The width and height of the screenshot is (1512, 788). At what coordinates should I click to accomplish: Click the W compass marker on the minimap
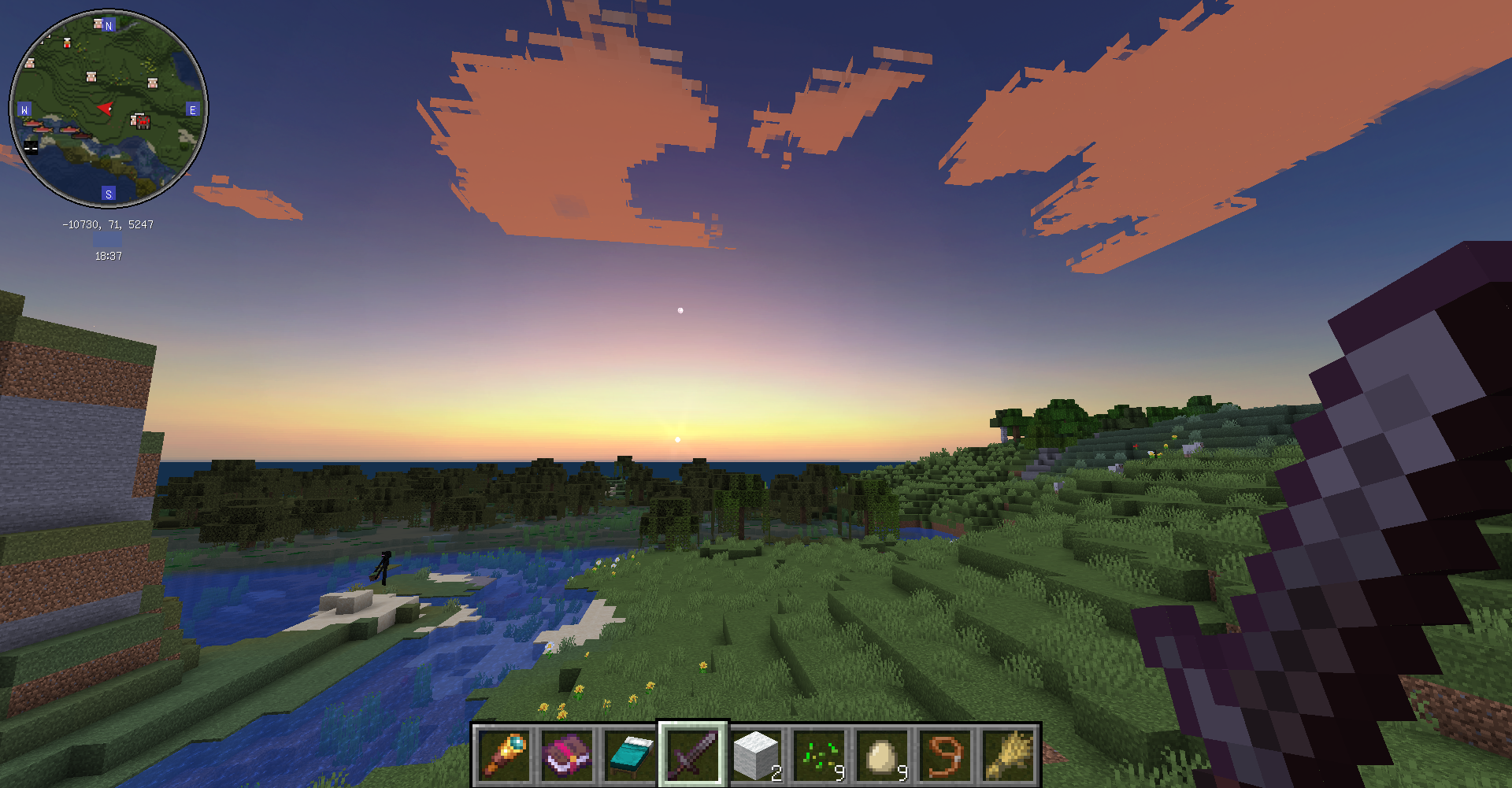pyautogui.click(x=24, y=109)
